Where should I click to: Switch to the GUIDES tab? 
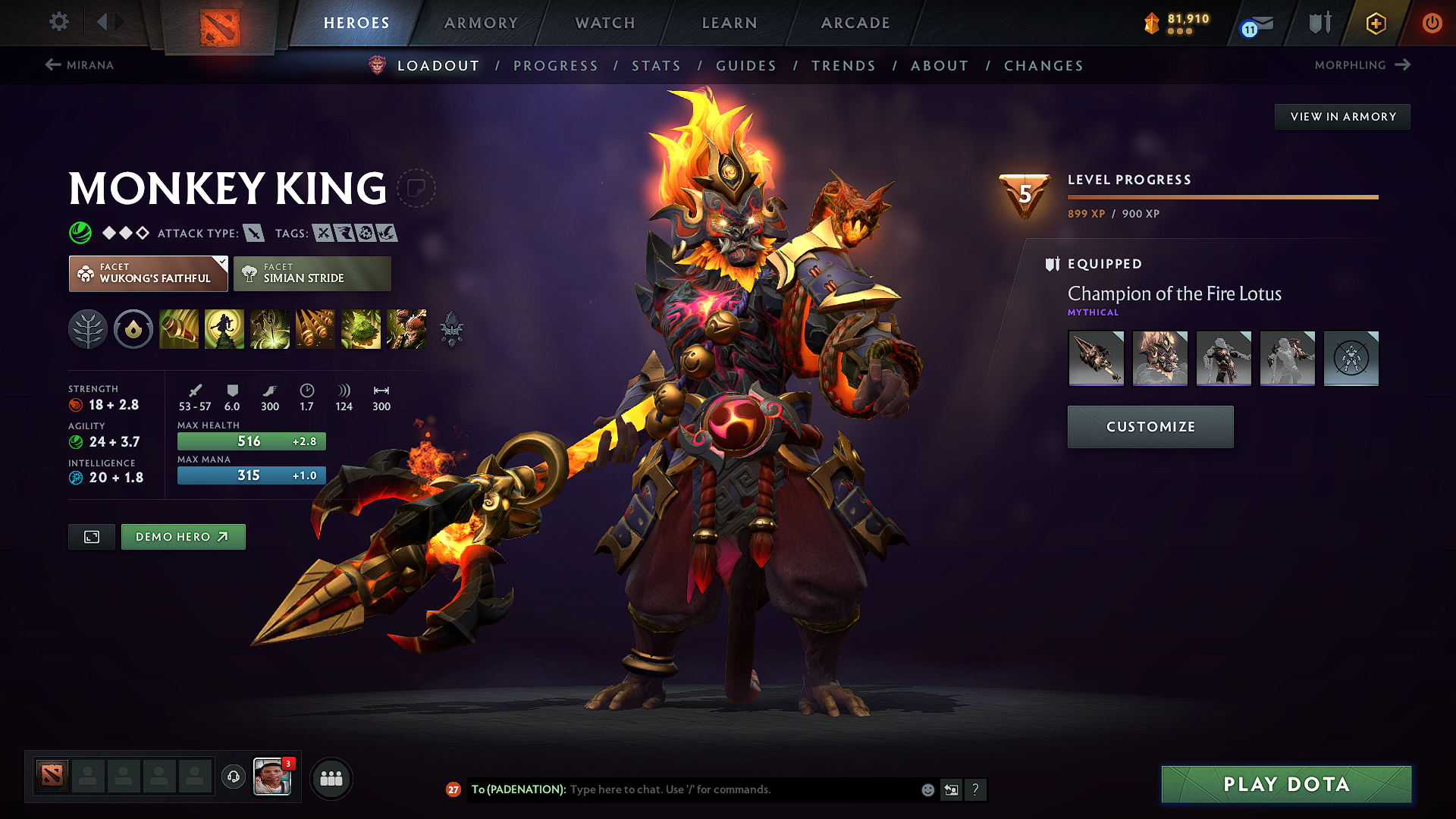click(745, 66)
